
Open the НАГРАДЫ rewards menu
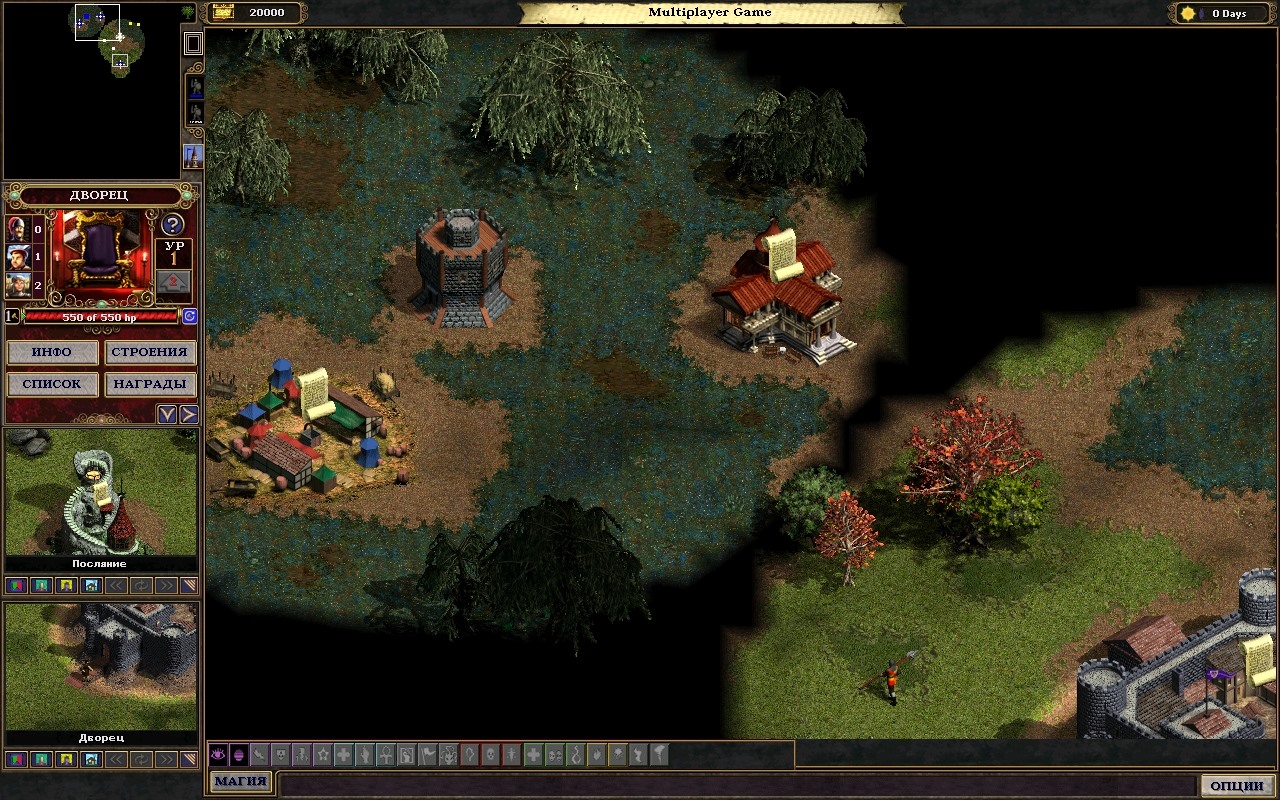[149, 384]
